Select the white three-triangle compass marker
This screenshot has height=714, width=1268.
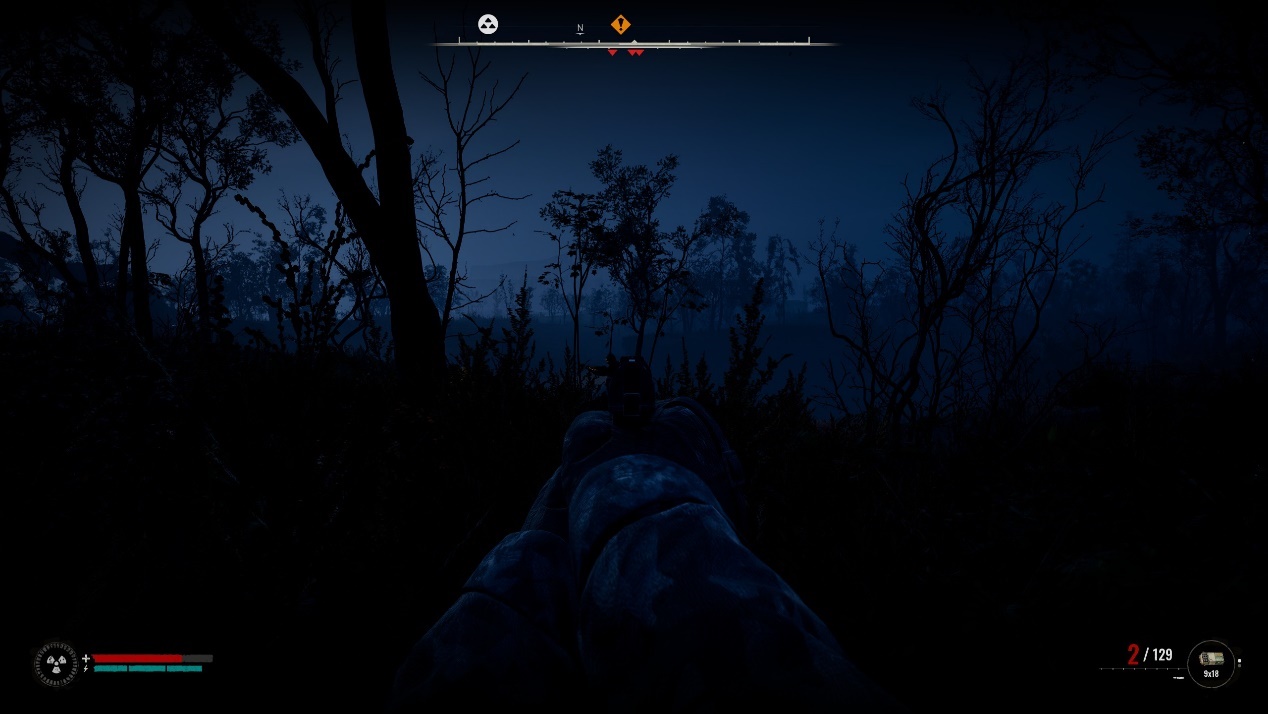[488, 24]
